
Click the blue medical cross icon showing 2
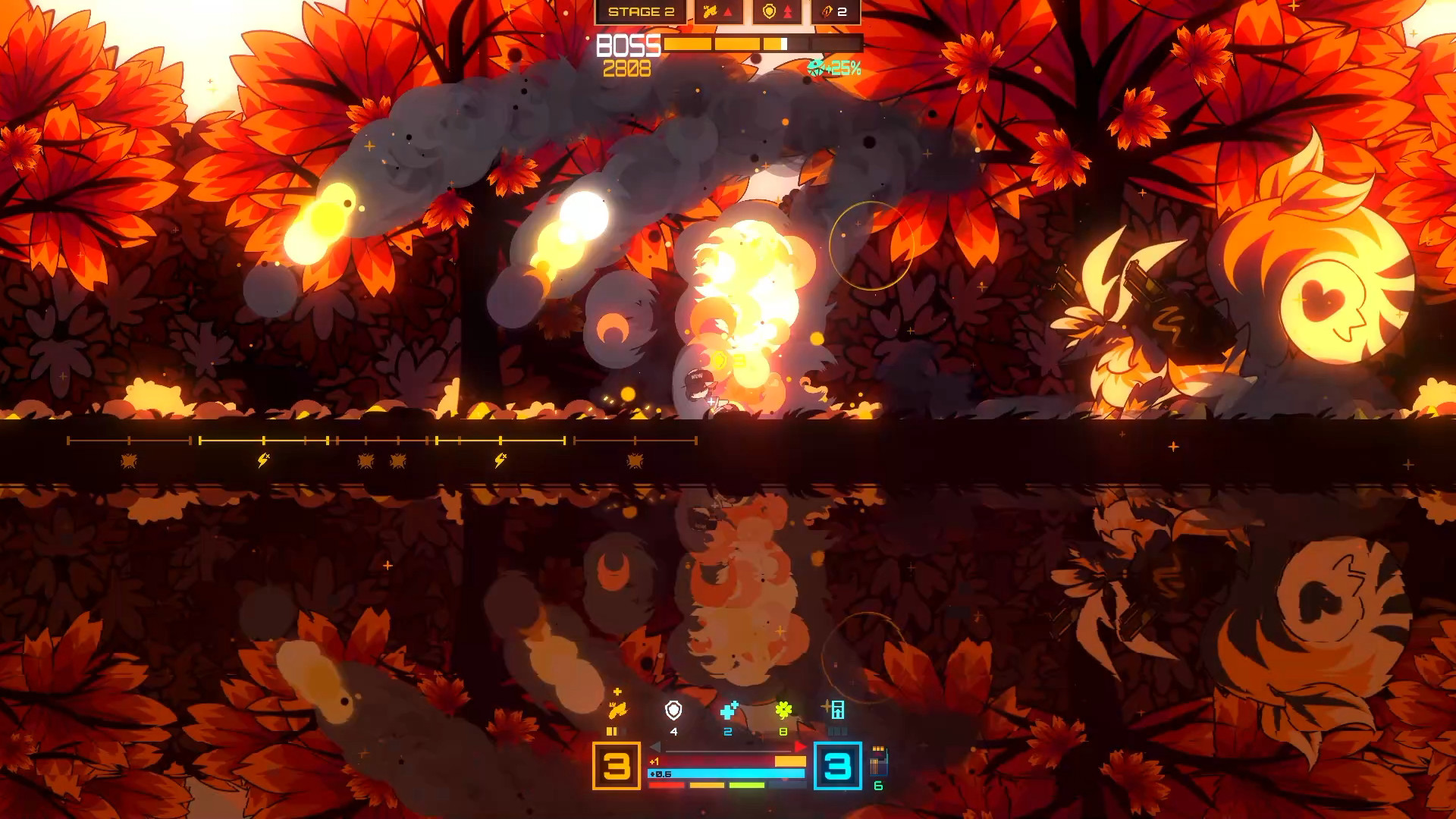coord(730,711)
